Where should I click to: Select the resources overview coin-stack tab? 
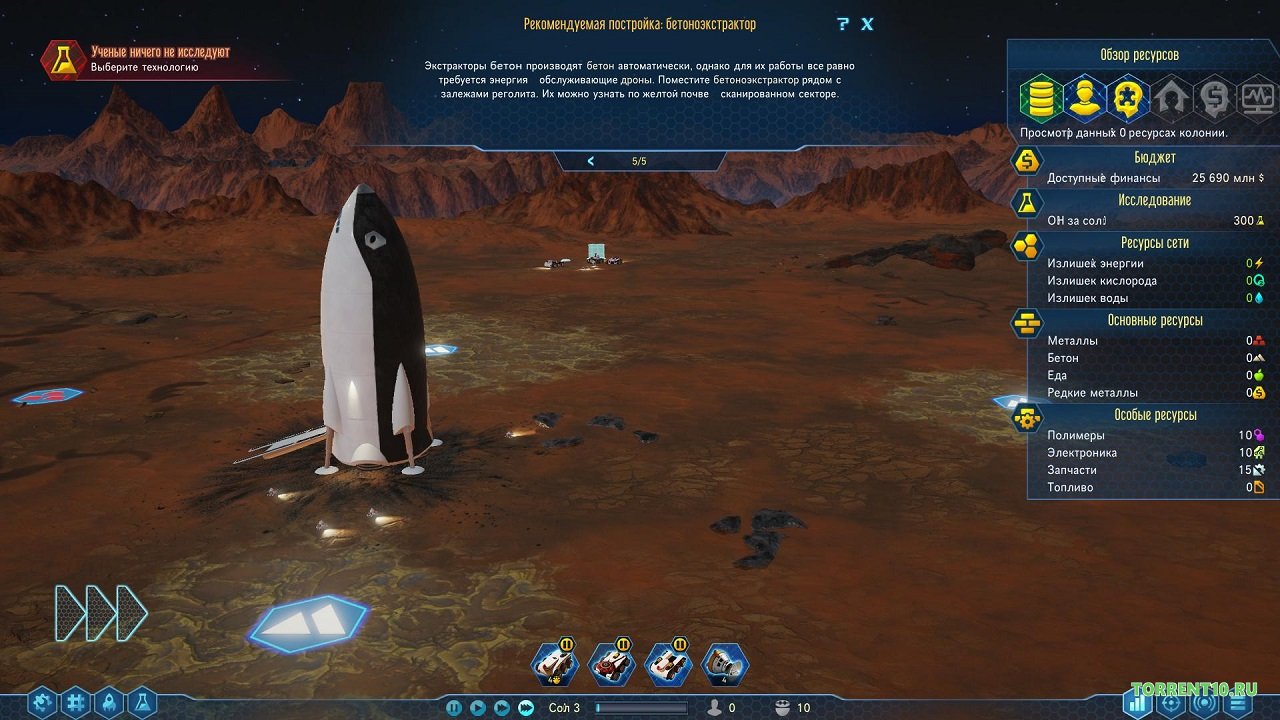click(x=1040, y=97)
